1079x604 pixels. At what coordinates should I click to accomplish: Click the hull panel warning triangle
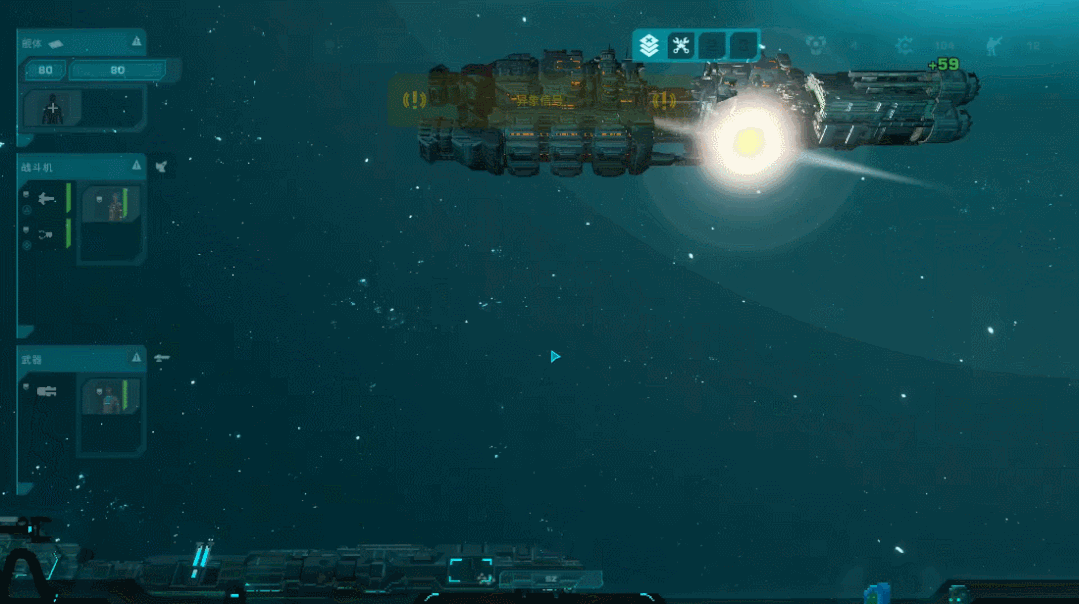click(x=136, y=42)
